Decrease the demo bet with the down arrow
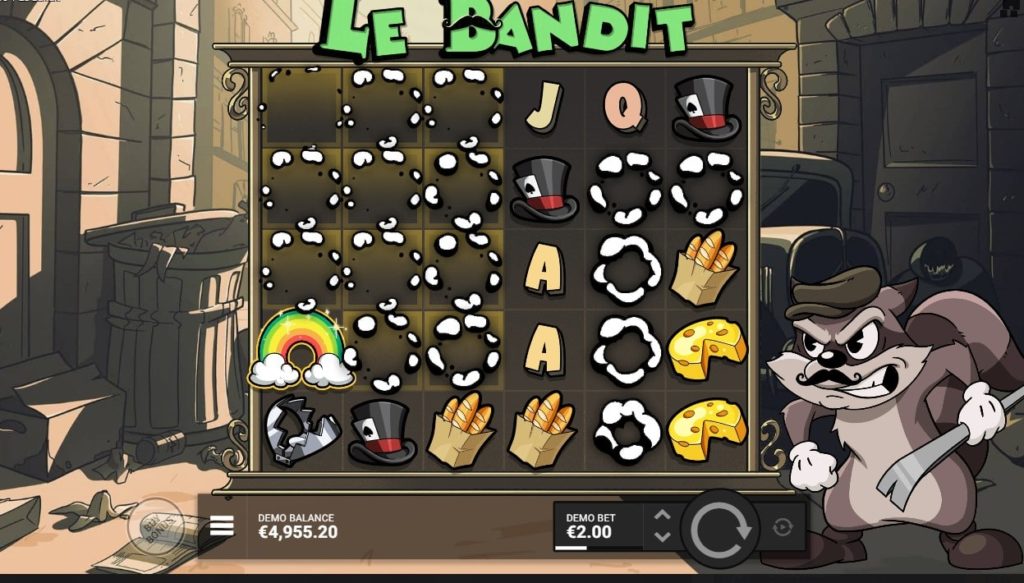1024x583 pixels. [661, 537]
